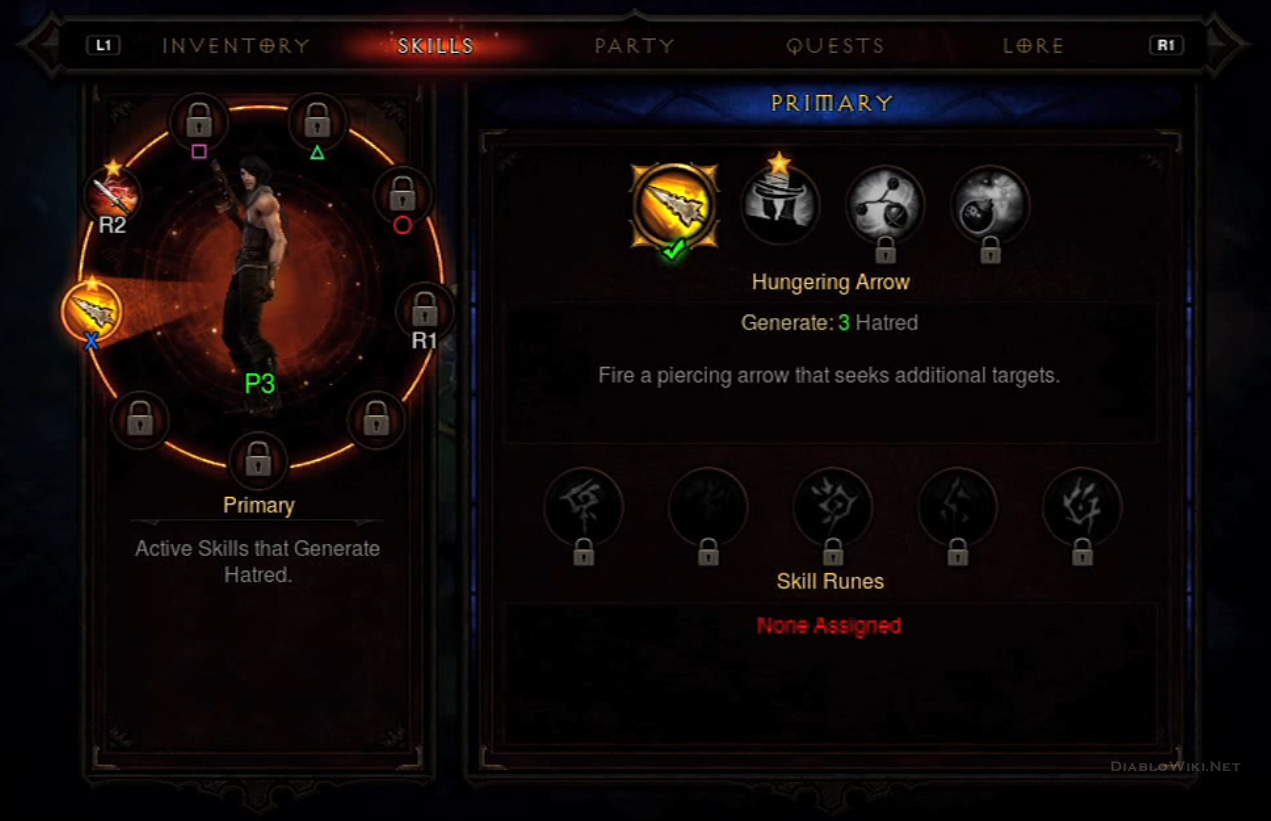Select the R2 sword skill slot on wheel
This screenshot has width=1271, height=821.
(x=112, y=195)
